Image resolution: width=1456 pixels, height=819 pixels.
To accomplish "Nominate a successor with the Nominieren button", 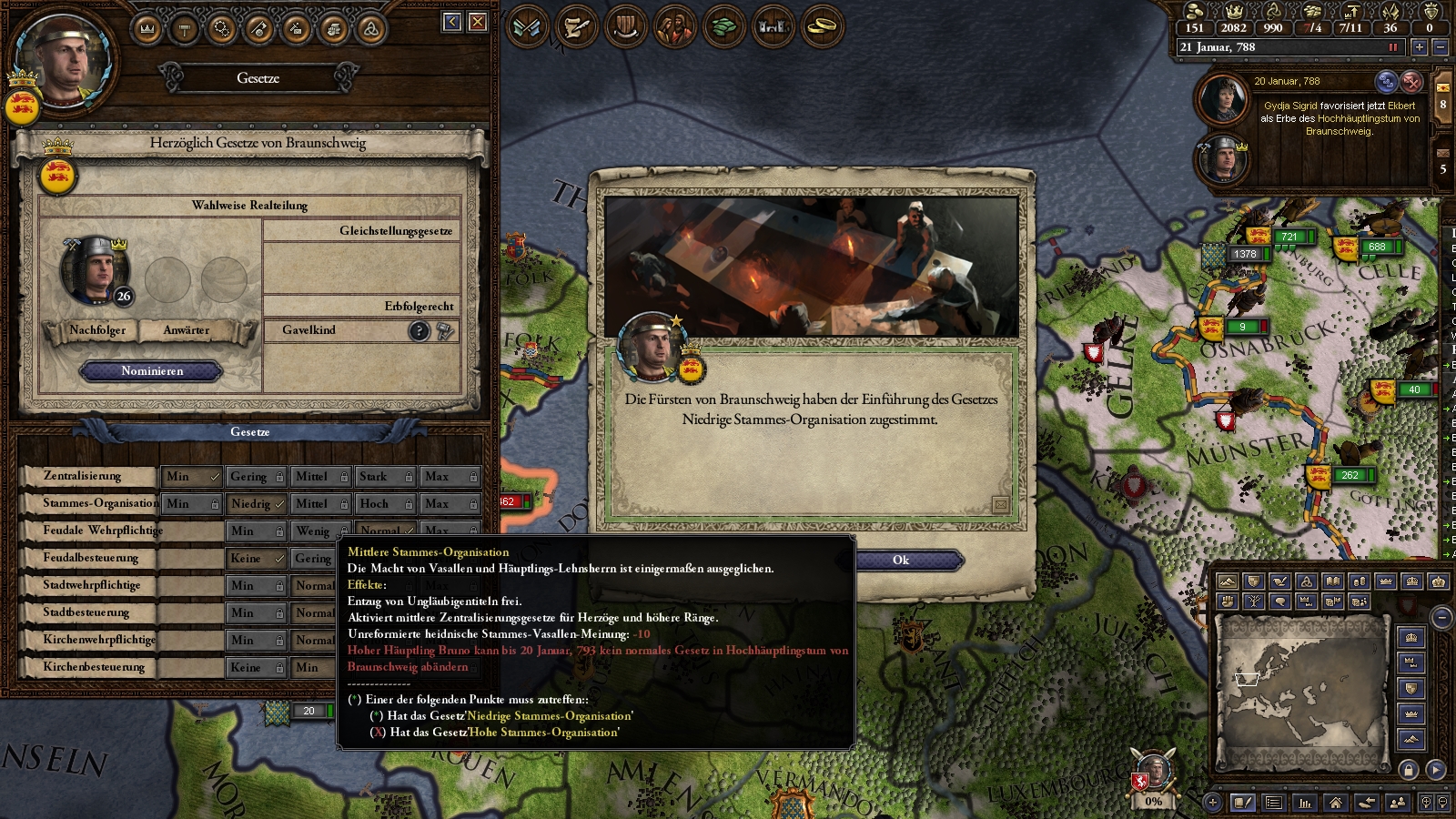I will [152, 371].
